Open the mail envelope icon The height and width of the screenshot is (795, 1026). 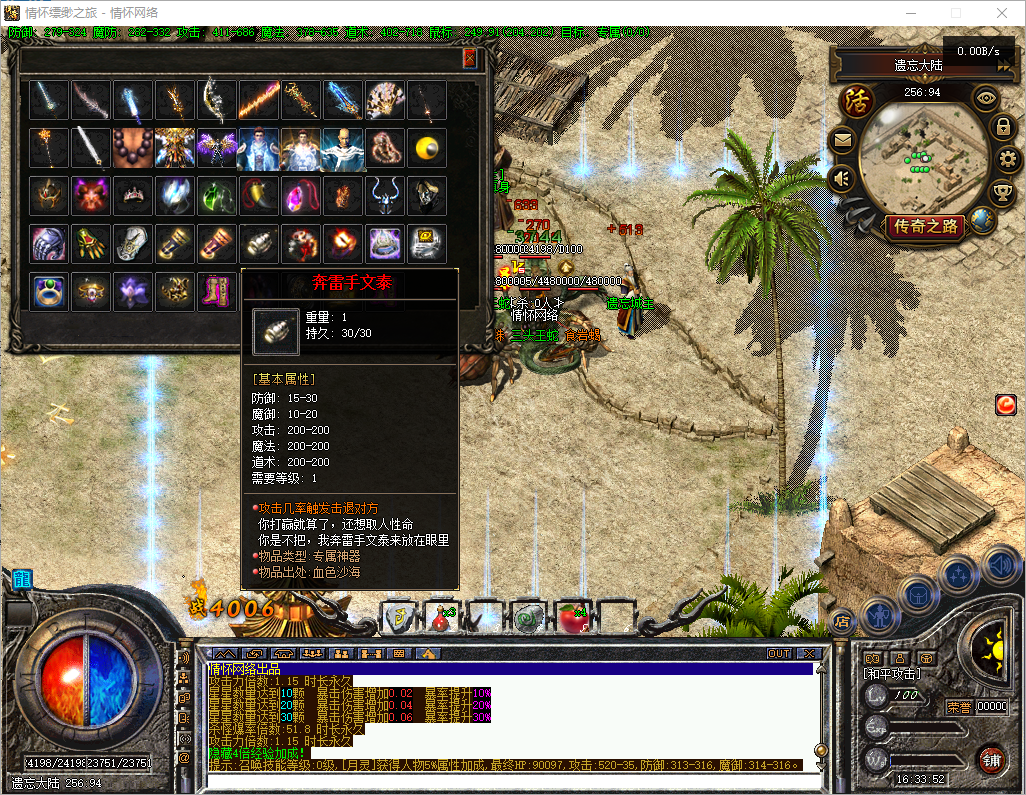tap(842, 141)
